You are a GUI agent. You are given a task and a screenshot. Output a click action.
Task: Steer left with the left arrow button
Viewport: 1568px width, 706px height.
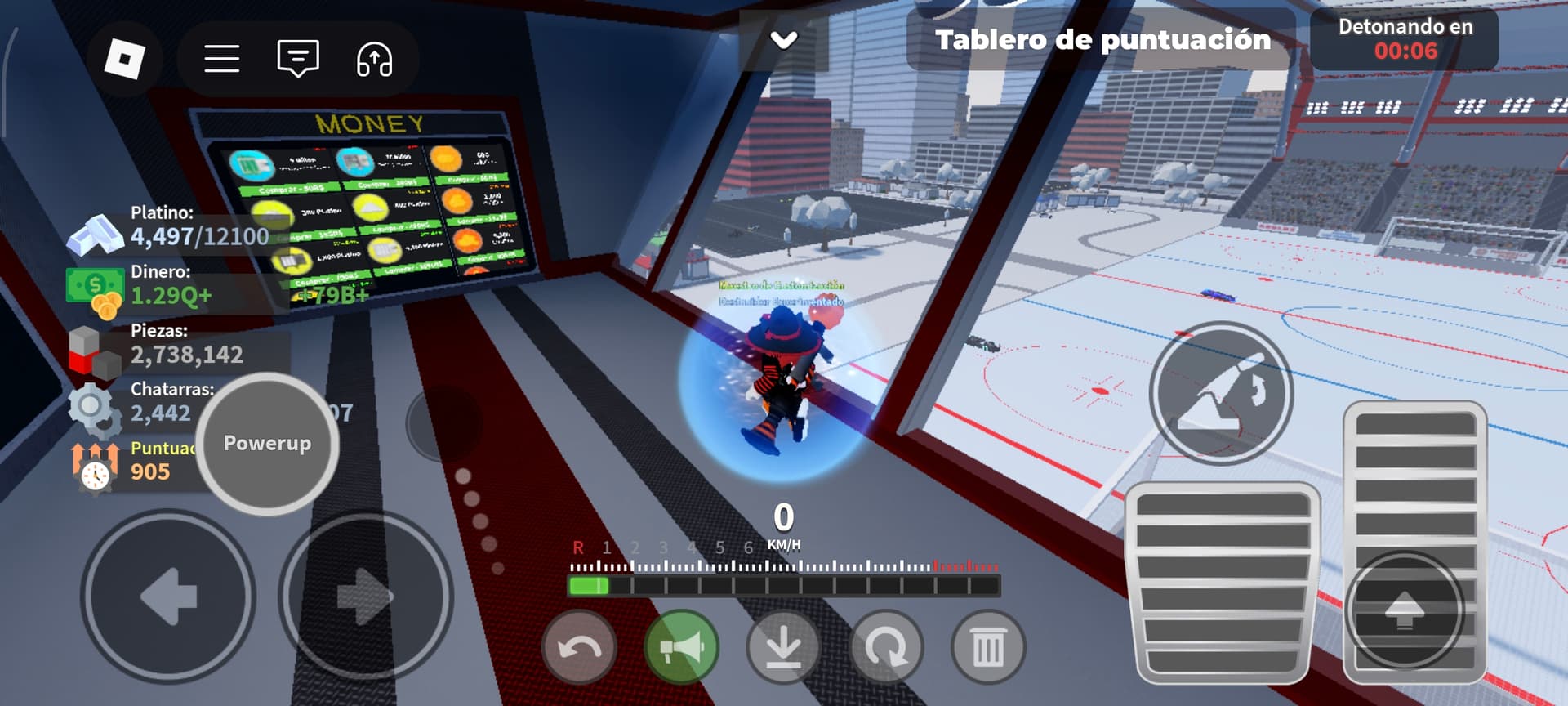[168, 597]
